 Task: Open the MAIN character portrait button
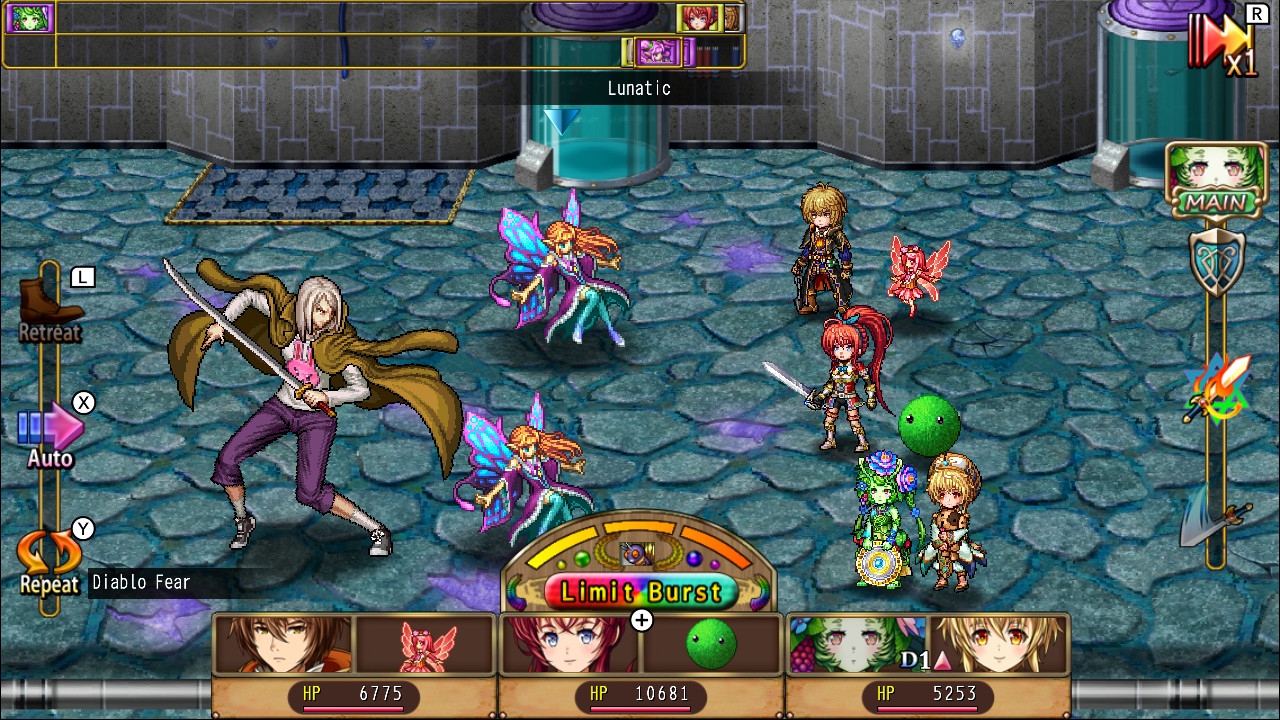[x=1216, y=179]
